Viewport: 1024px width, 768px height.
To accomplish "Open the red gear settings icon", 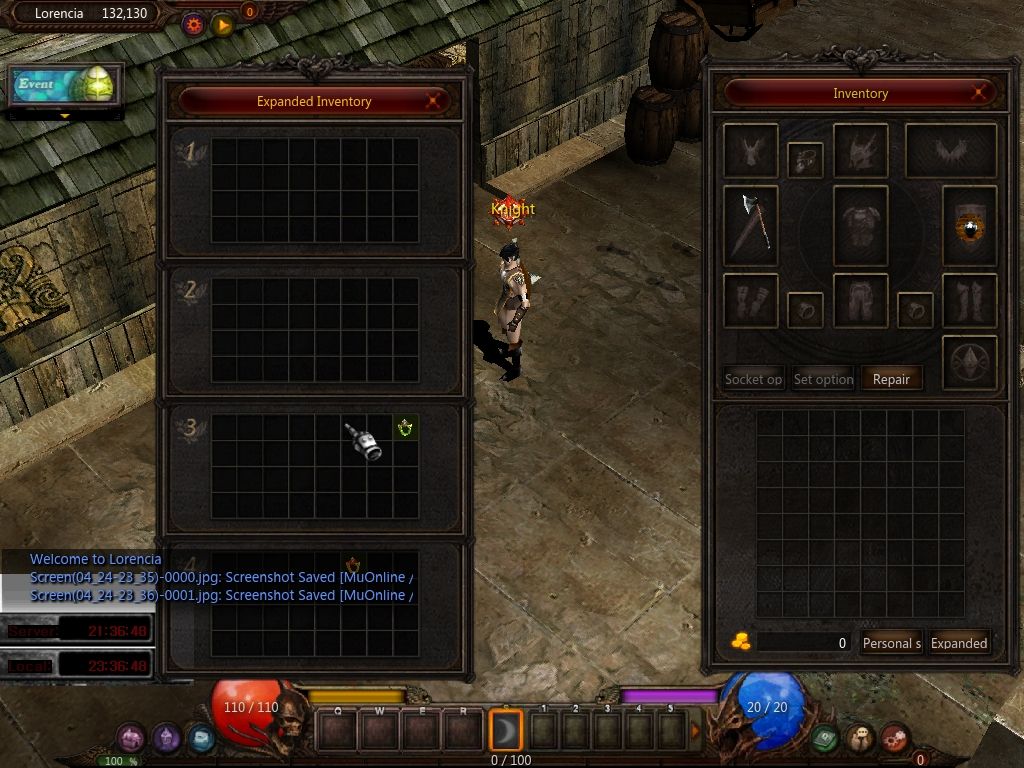I will [x=194, y=25].
